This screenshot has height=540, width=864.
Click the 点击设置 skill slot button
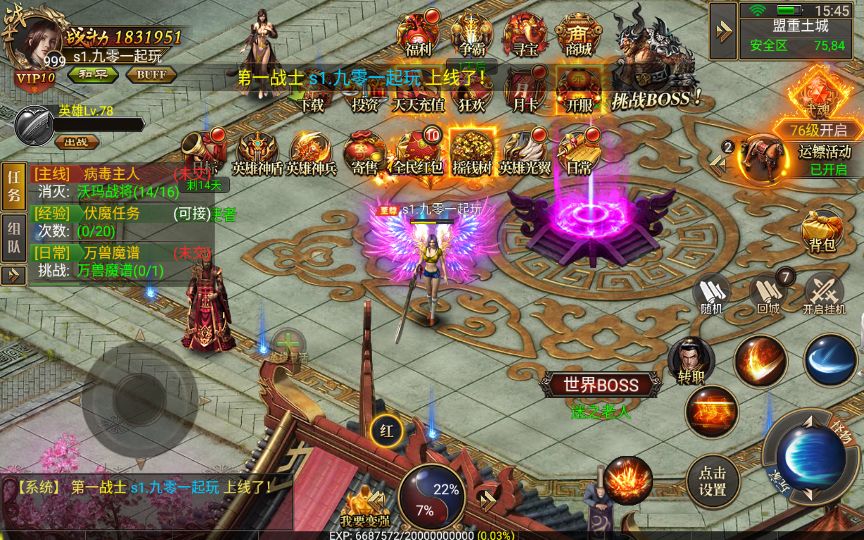click(713, 481)
